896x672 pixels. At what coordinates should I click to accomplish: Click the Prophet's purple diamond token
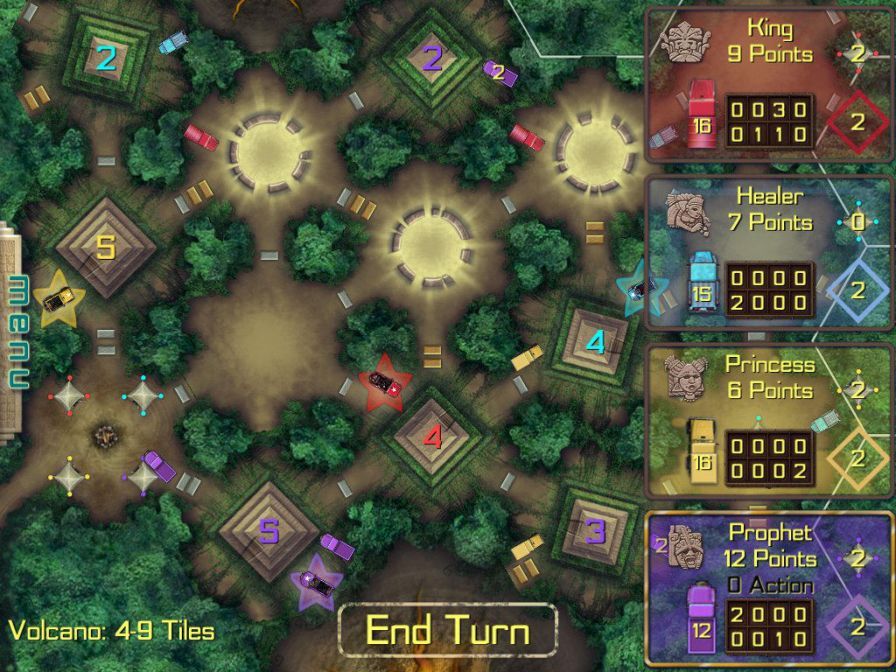(x=857, y=627)
